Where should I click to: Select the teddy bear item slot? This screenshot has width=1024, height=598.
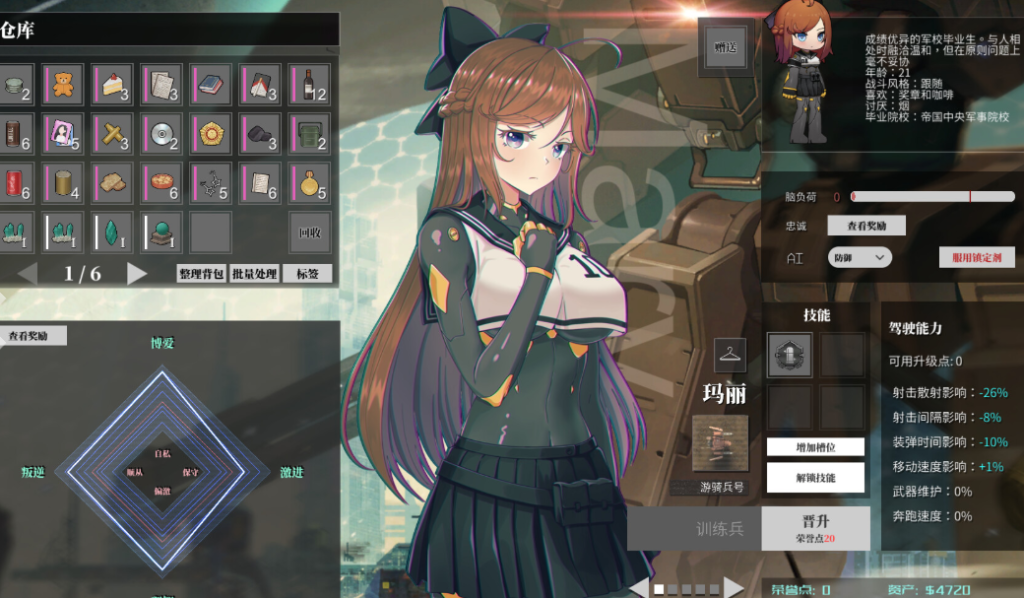(62, 84)
